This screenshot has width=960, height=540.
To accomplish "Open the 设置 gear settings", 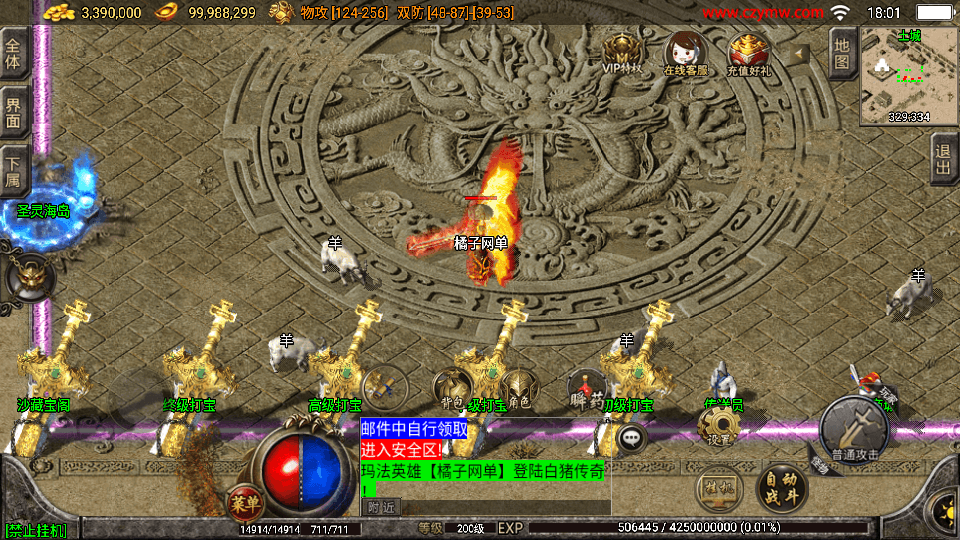I will [720, 427].
